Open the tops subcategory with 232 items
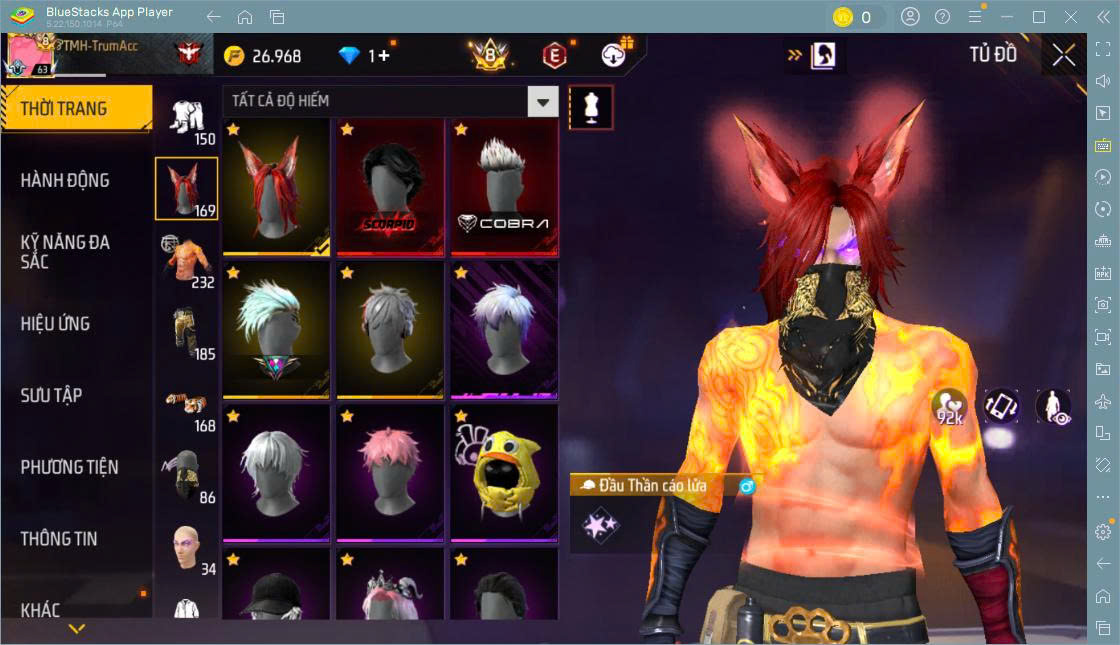This screenshot has height=645, width=1120. [x=186, y=261]
